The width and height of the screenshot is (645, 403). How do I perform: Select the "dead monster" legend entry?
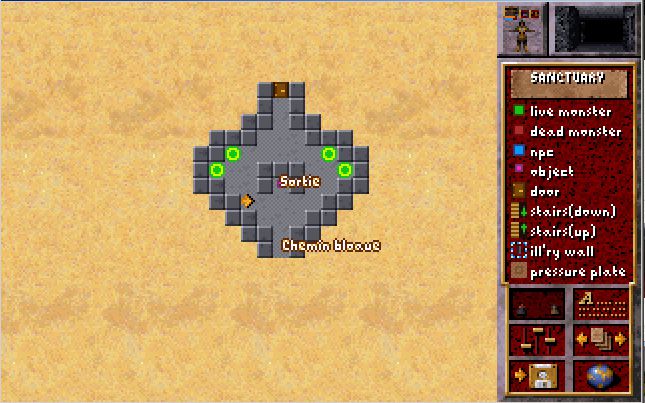coord(570,131)
